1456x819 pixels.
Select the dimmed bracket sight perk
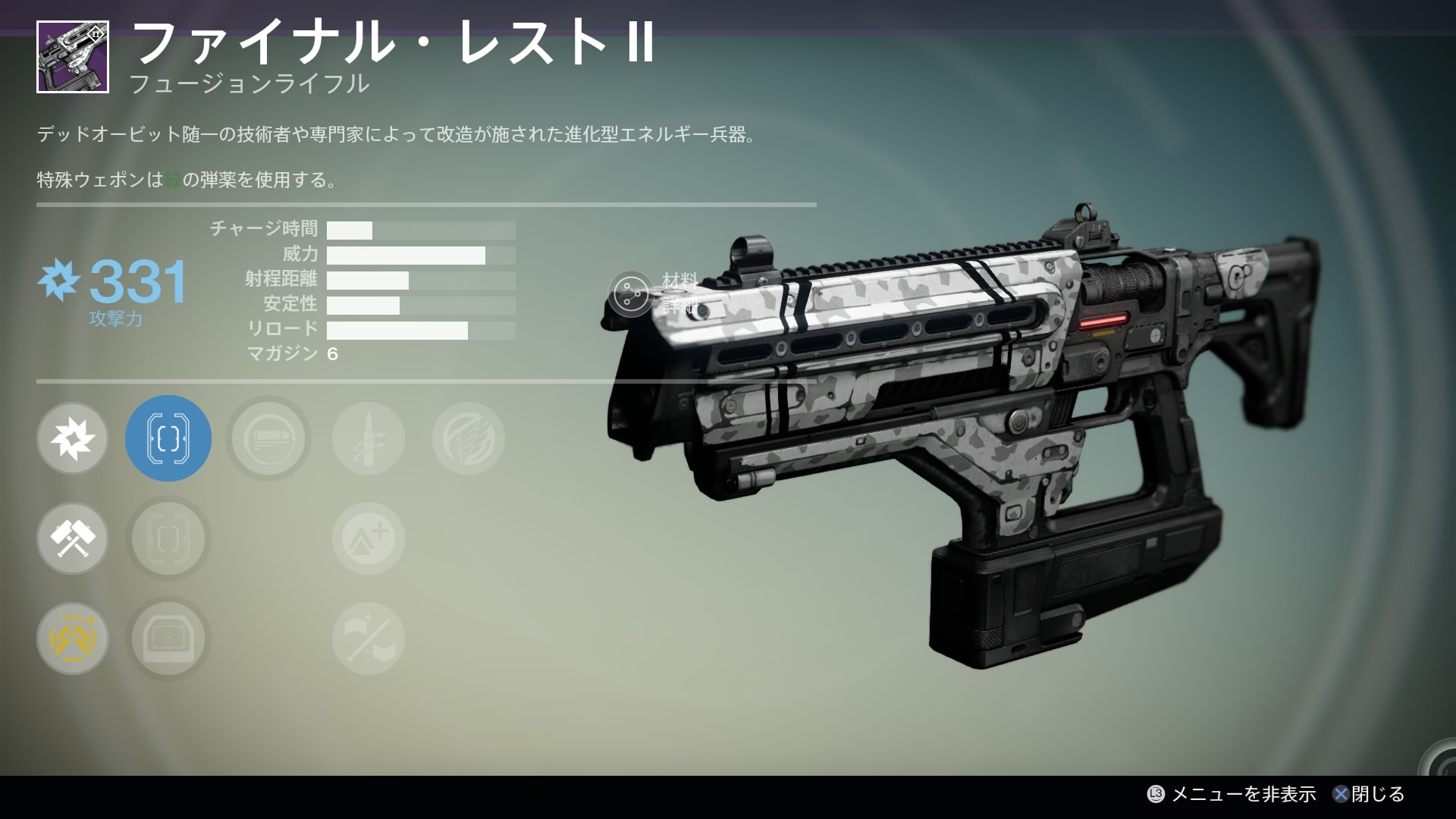[x=168, y=538]
